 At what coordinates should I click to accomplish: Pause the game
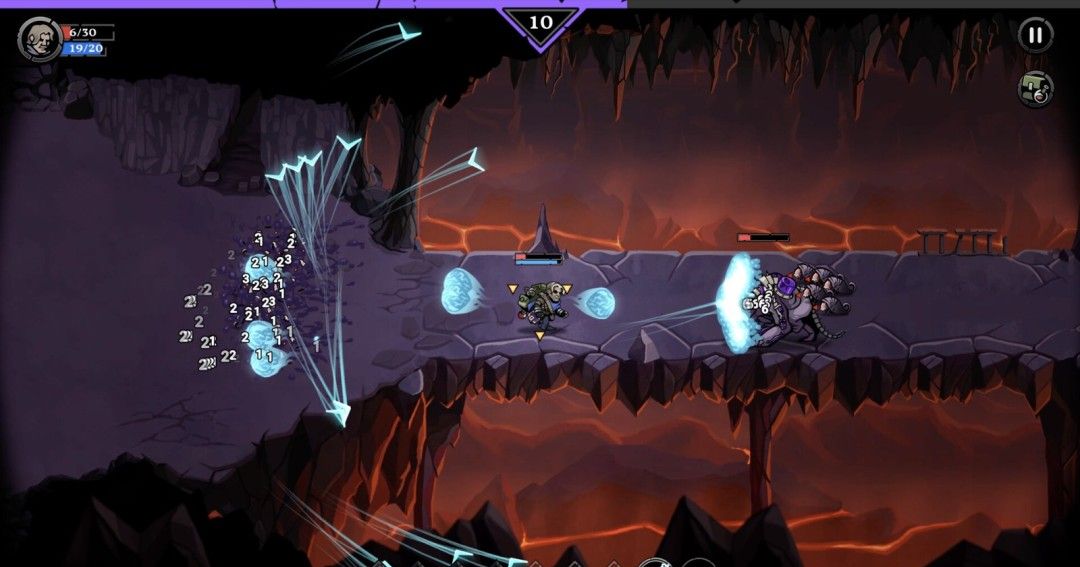coord(1035,35)
